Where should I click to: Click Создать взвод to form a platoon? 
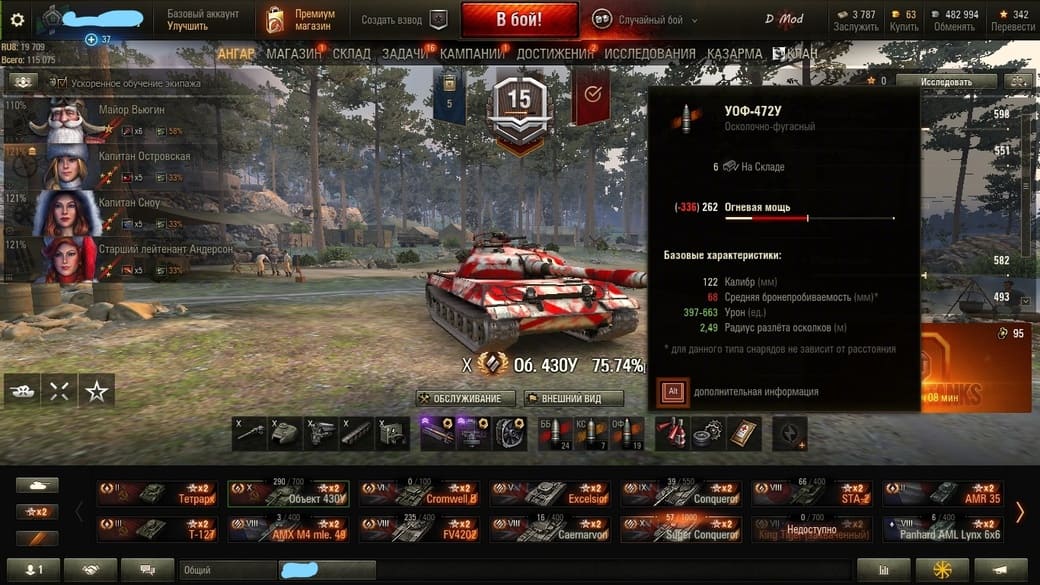point(404,19)
